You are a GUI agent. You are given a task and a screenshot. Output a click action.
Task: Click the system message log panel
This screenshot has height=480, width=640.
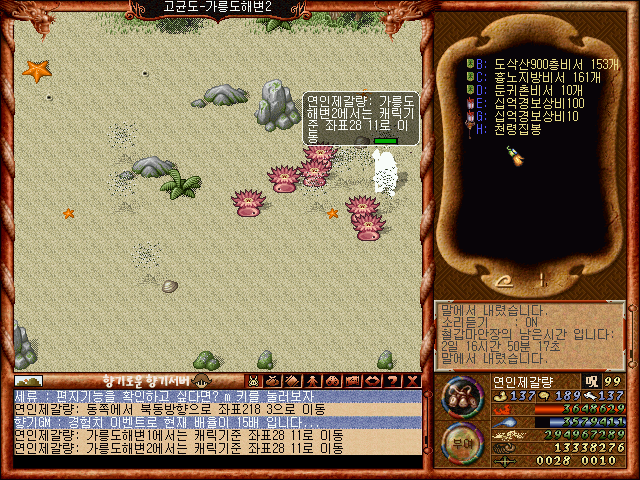tap(529, 334)
